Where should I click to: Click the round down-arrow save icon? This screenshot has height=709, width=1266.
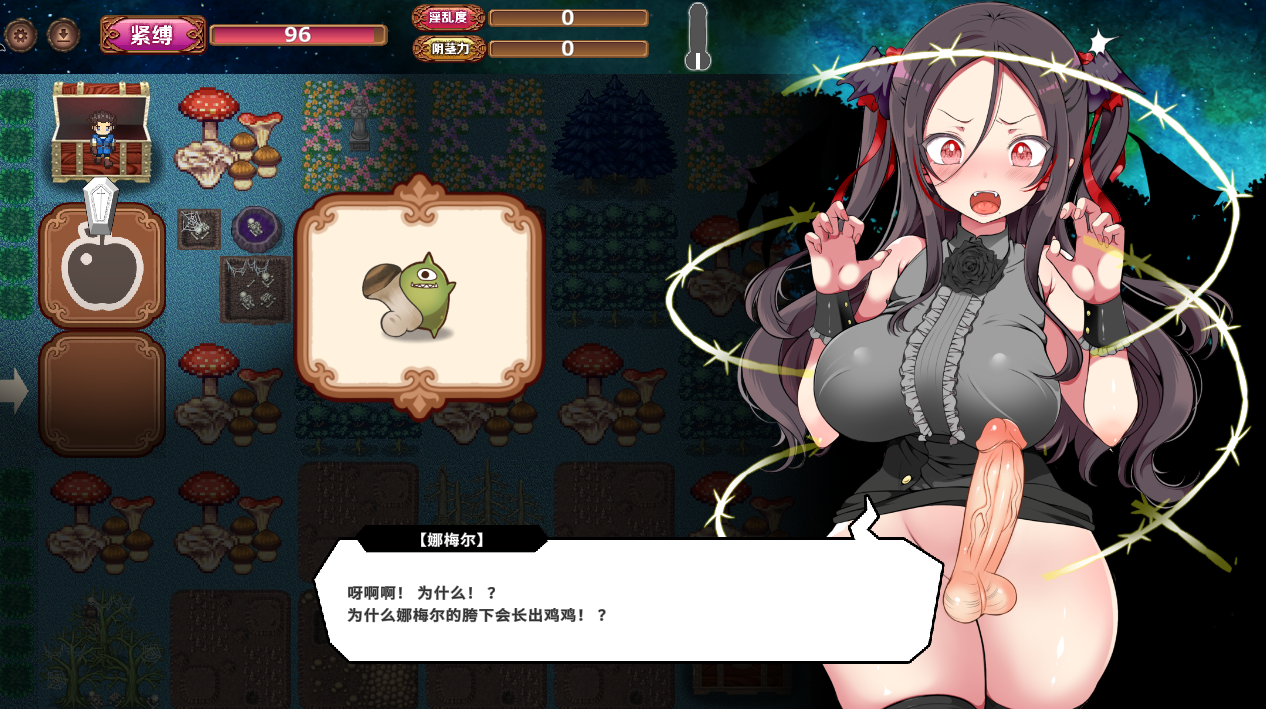pyautogui.click(x=63, y=36)
